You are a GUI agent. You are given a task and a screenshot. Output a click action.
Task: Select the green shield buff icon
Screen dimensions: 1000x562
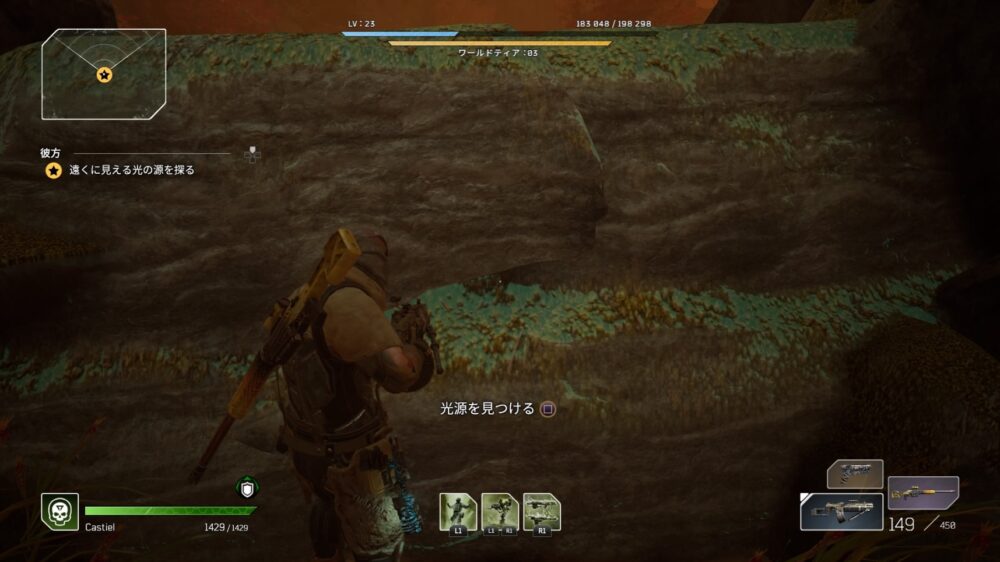(247, 489)
